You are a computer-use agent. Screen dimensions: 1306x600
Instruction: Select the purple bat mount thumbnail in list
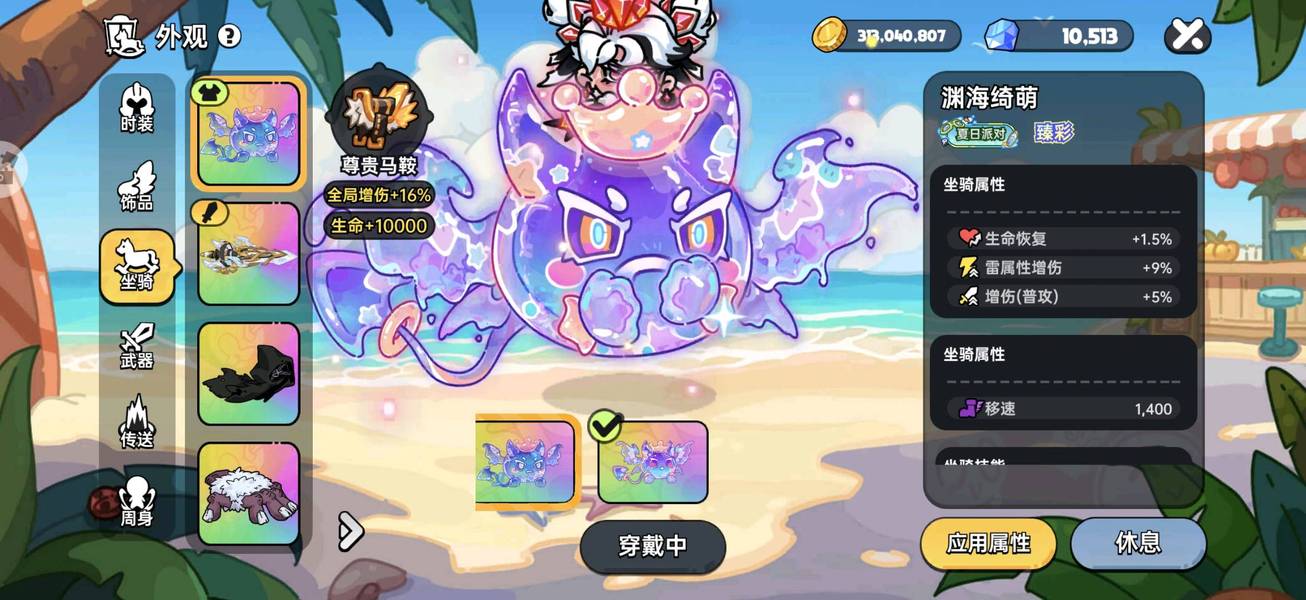(x=248, y=134)
